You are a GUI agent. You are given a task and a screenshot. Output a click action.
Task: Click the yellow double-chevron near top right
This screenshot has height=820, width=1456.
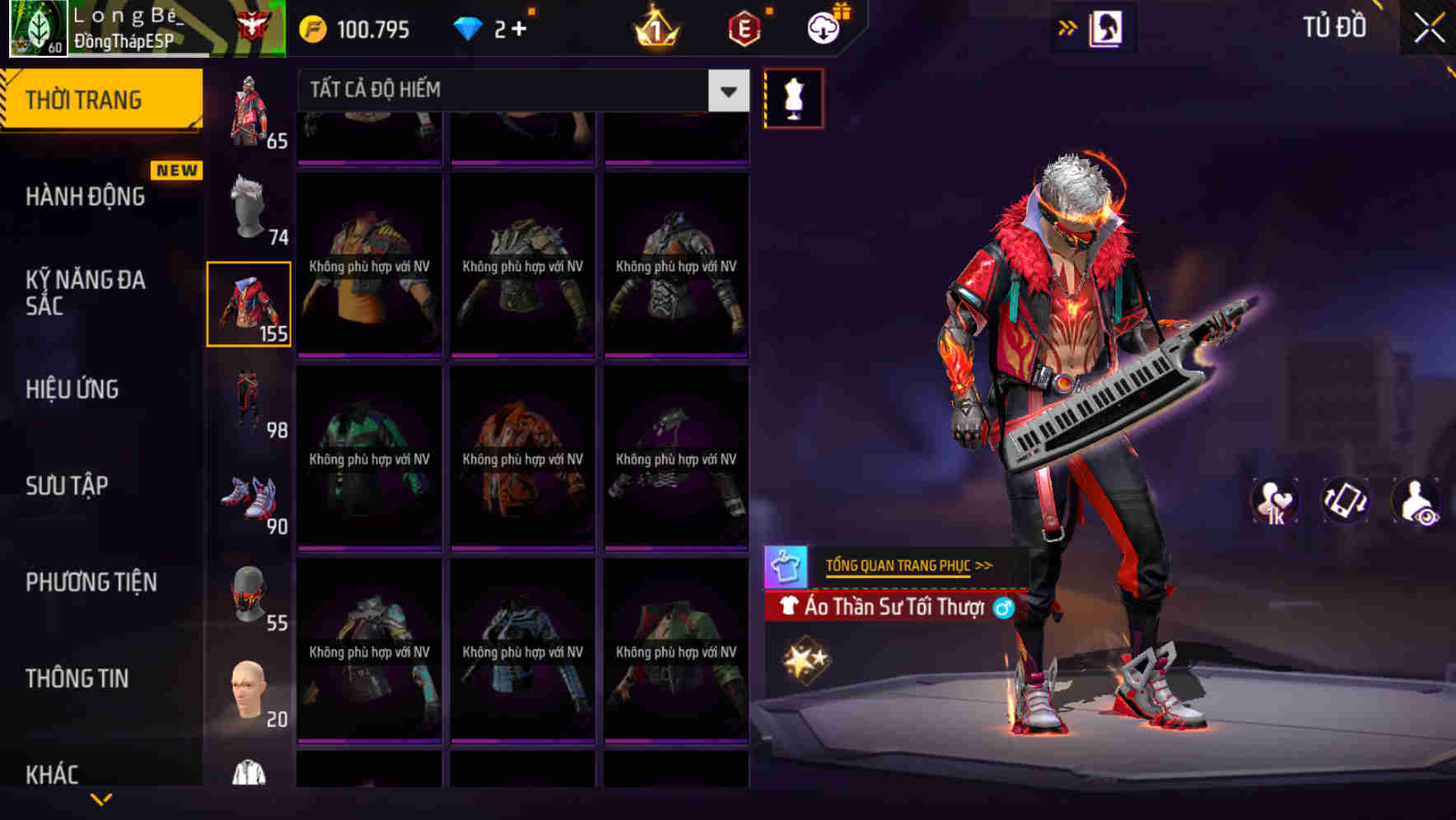pos(1067,26)
